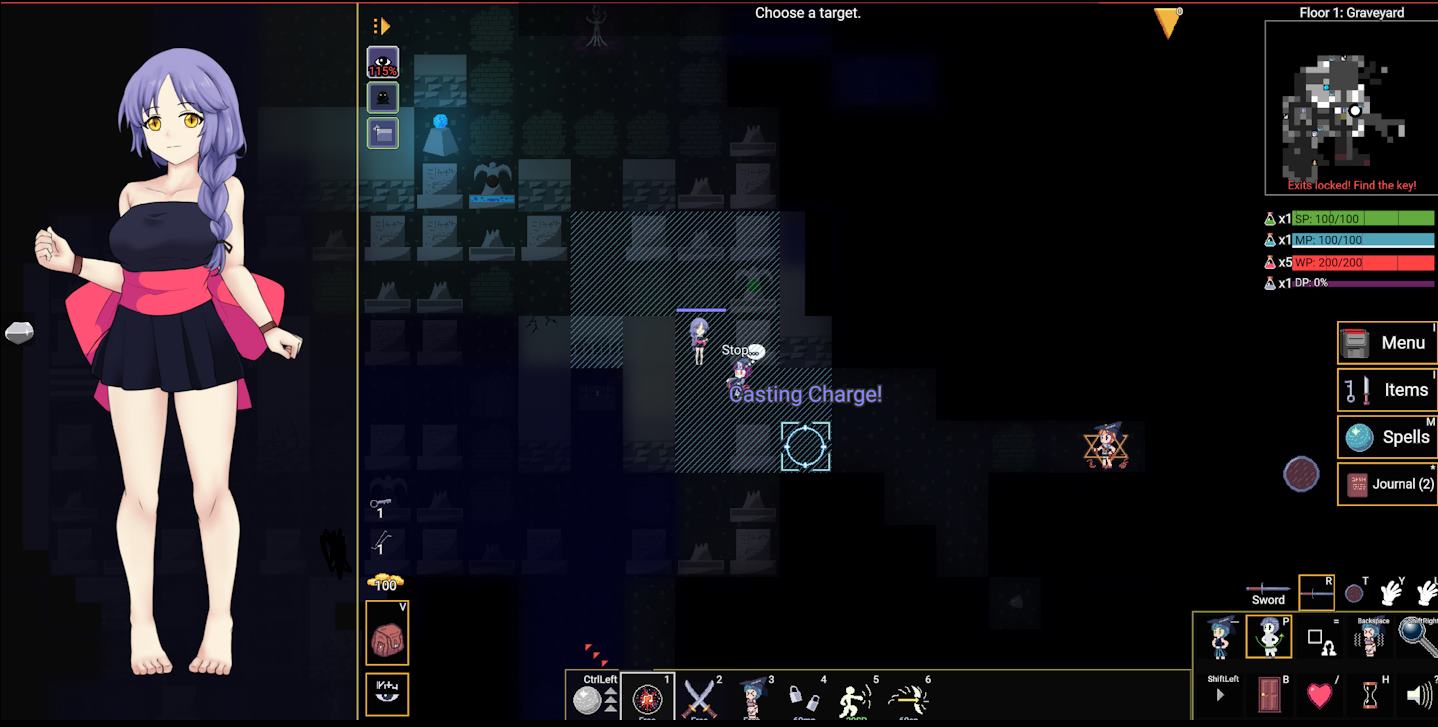This screenshot has width=1438, height=727.
Task: Open the Spells panel via the spell orb icon
Action: (1358, 437)
